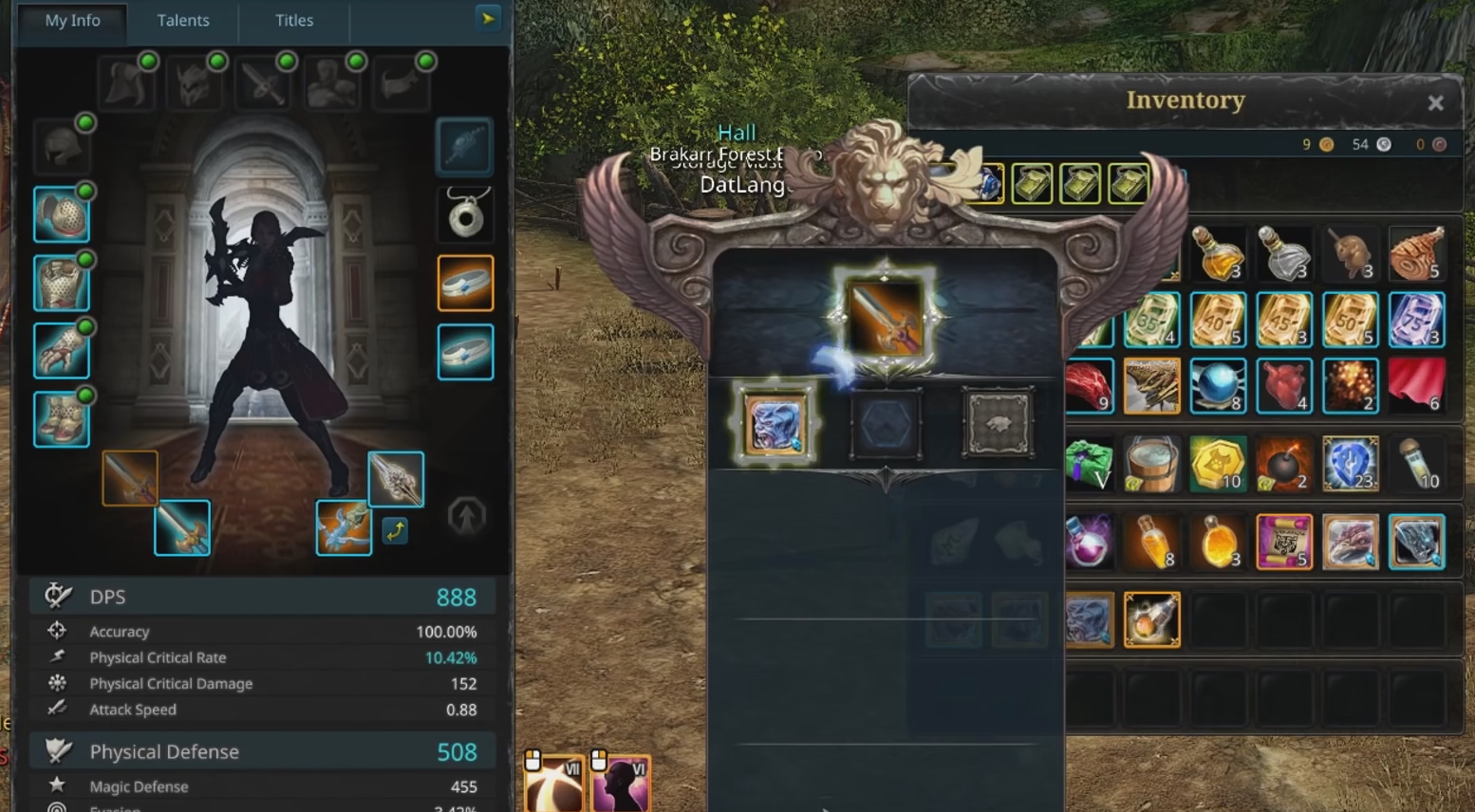1475x812 pixels.
Task: Select the equipped necklace slot
Action: click(465, 213)
